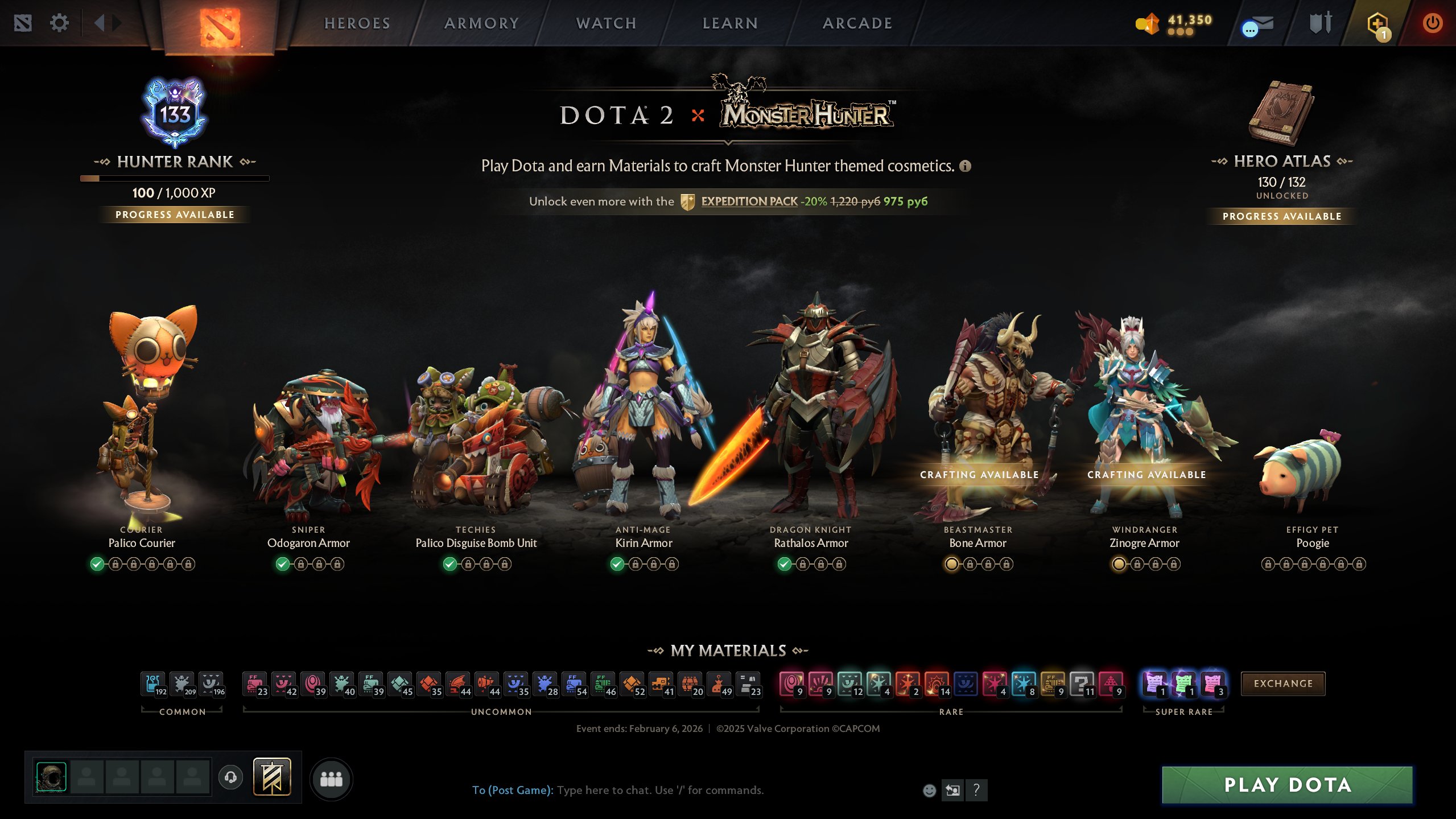The width and height of the screenshot is (1456, 819).
Task: Click the EXPEDITION PACK link
Action: point(749,201)
